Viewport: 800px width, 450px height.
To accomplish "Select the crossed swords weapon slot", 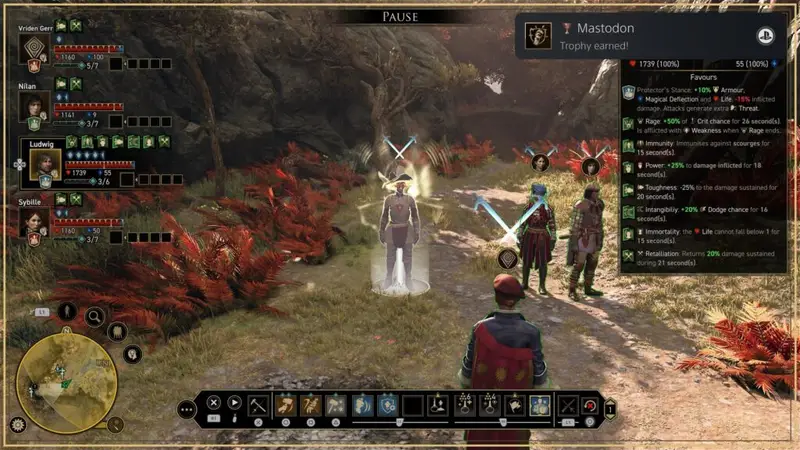I will (x=568, y=405).
